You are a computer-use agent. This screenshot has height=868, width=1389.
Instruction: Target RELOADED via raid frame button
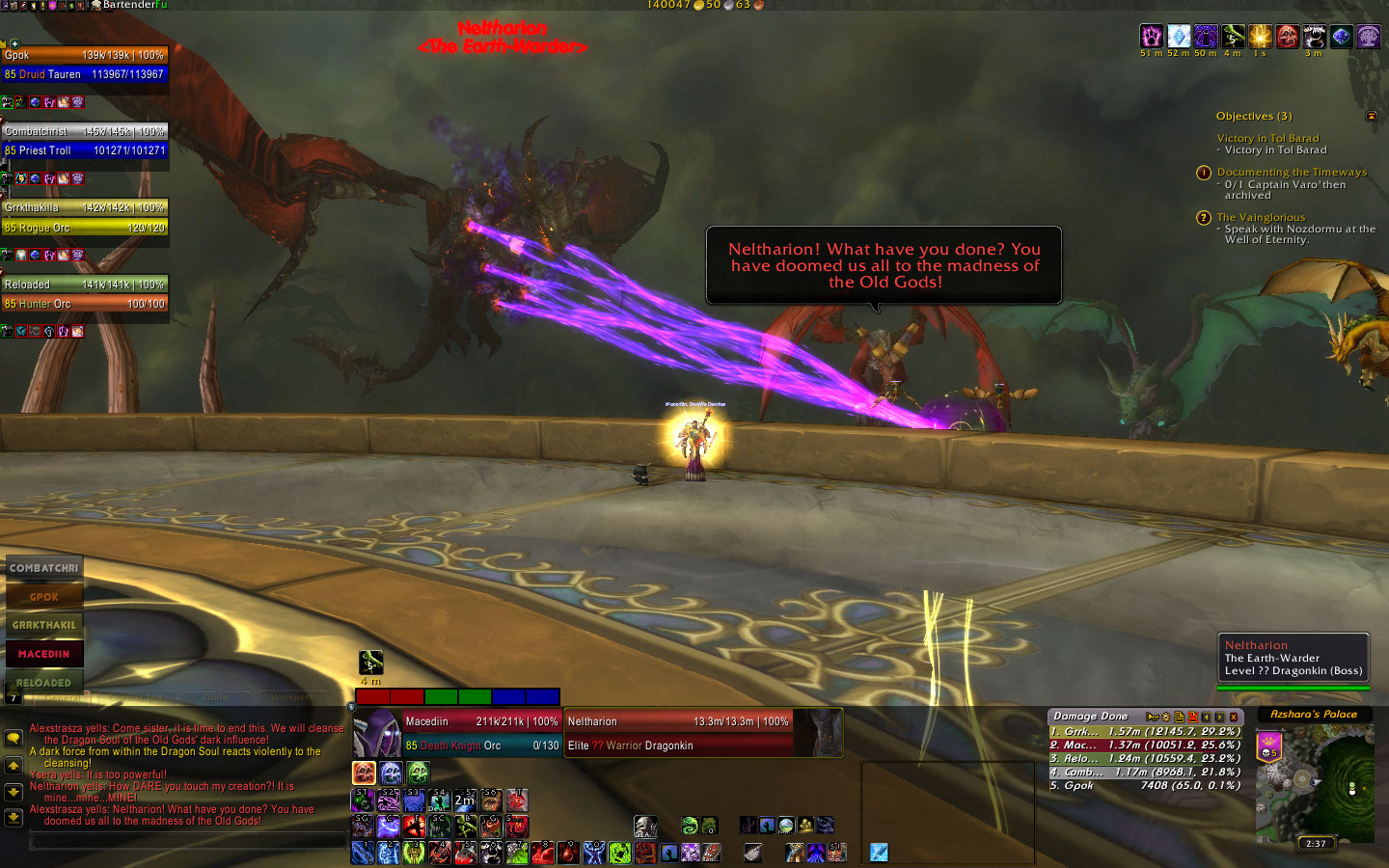43,682
